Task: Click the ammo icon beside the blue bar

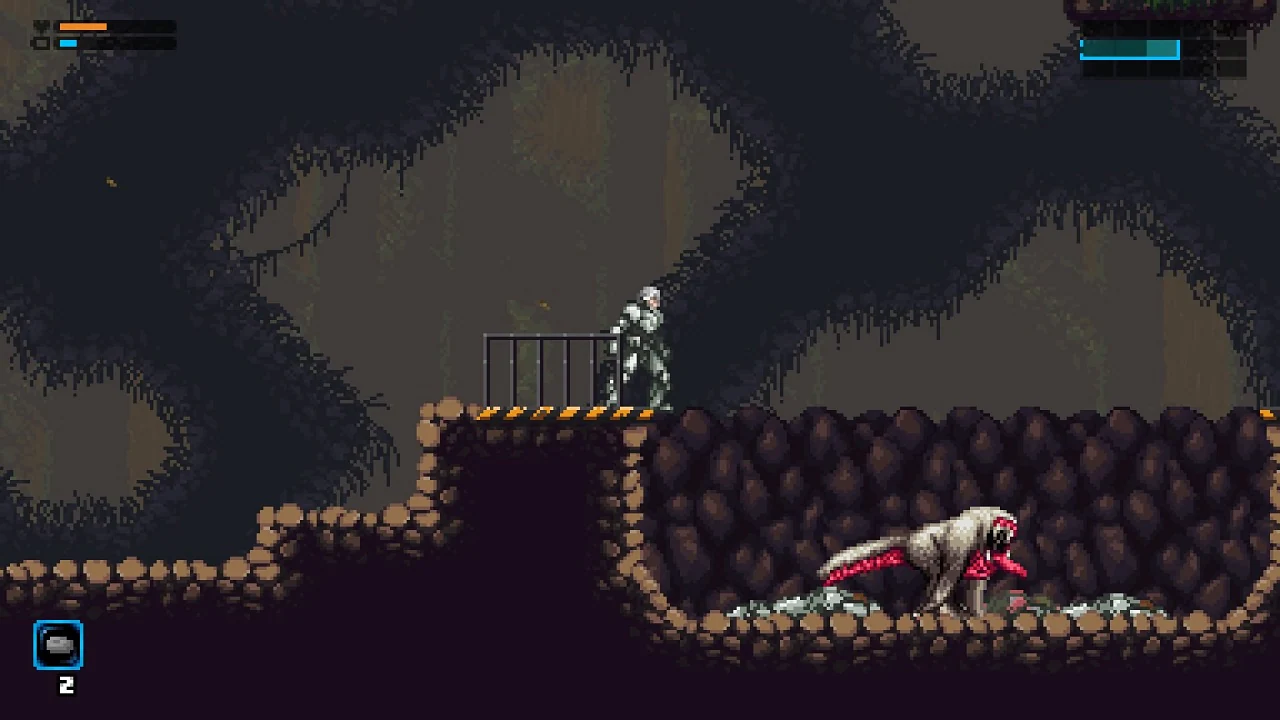Action: (x=41, y=44)
